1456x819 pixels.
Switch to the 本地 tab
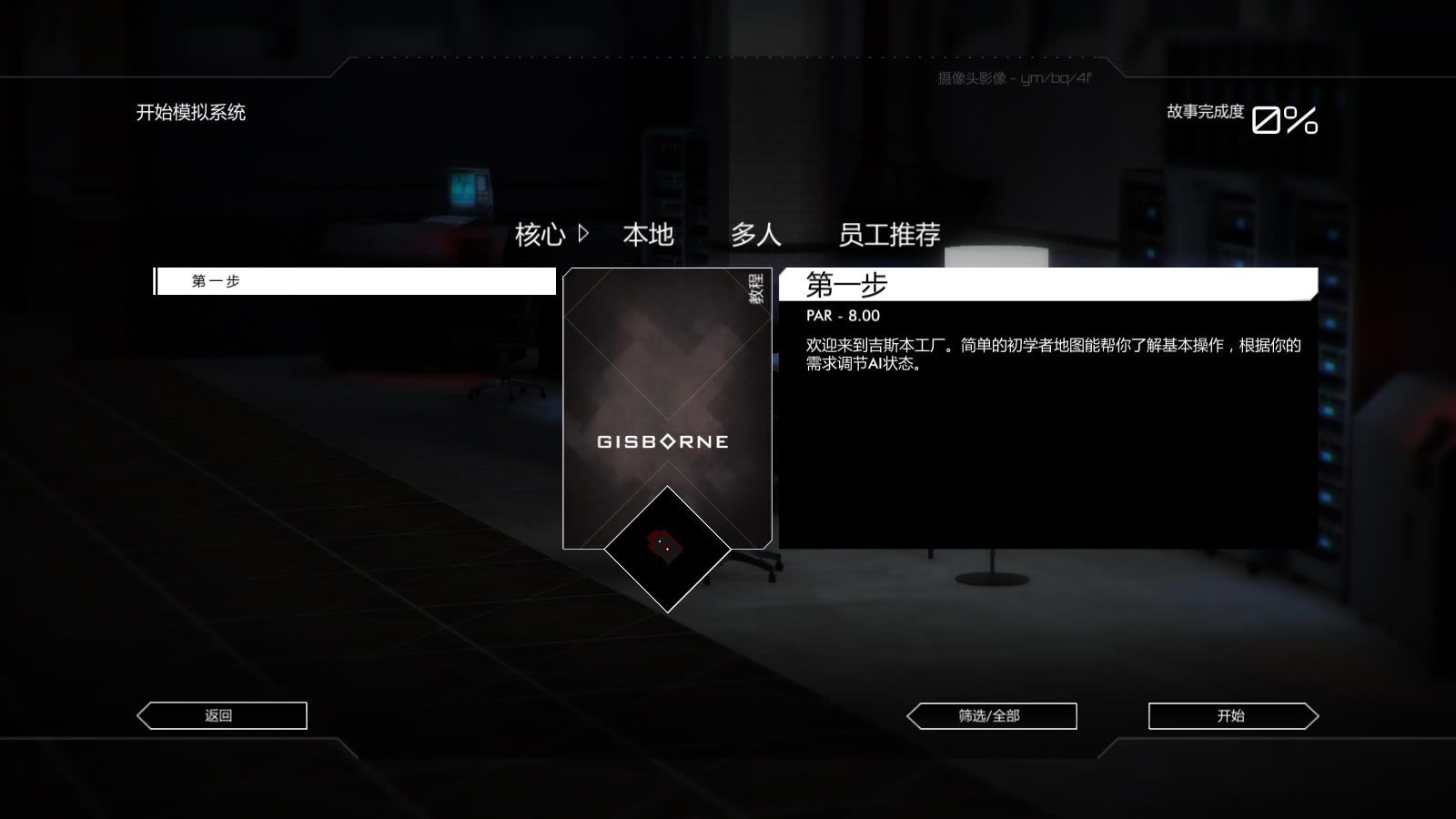point(648,236)
